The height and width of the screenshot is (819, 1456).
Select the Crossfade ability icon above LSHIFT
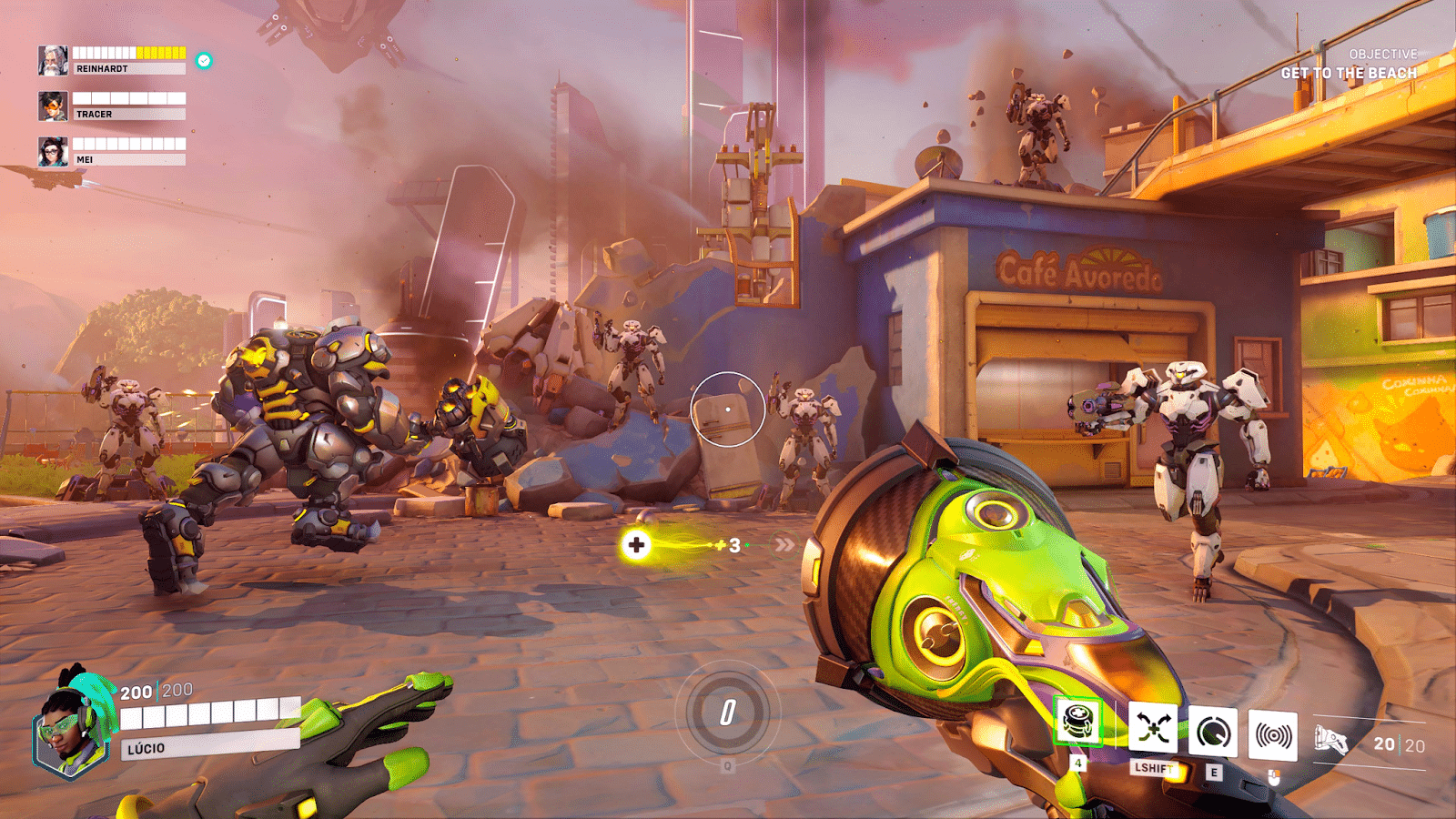click(1151, 726)
